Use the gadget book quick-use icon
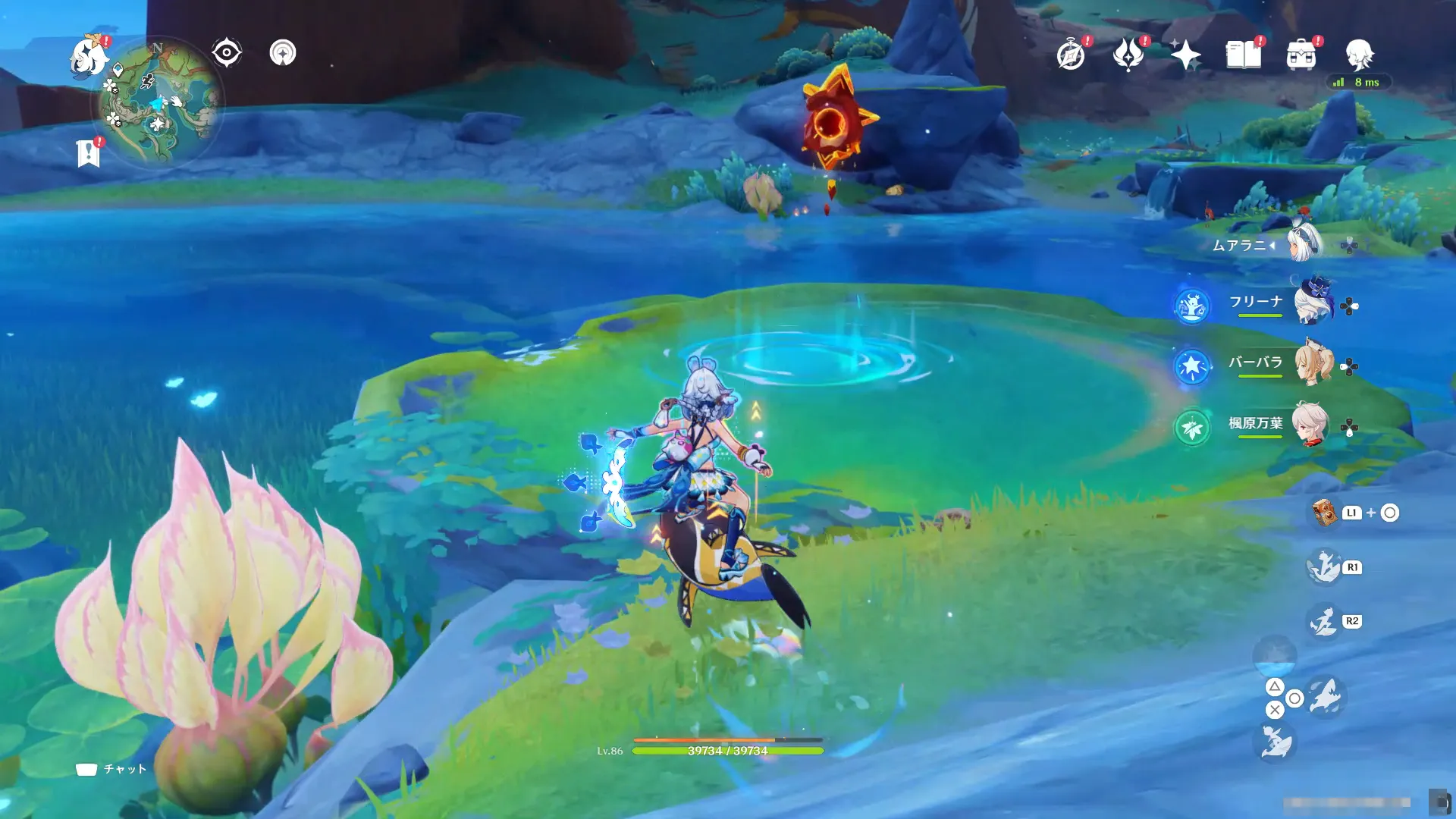 pos(1325,513)
